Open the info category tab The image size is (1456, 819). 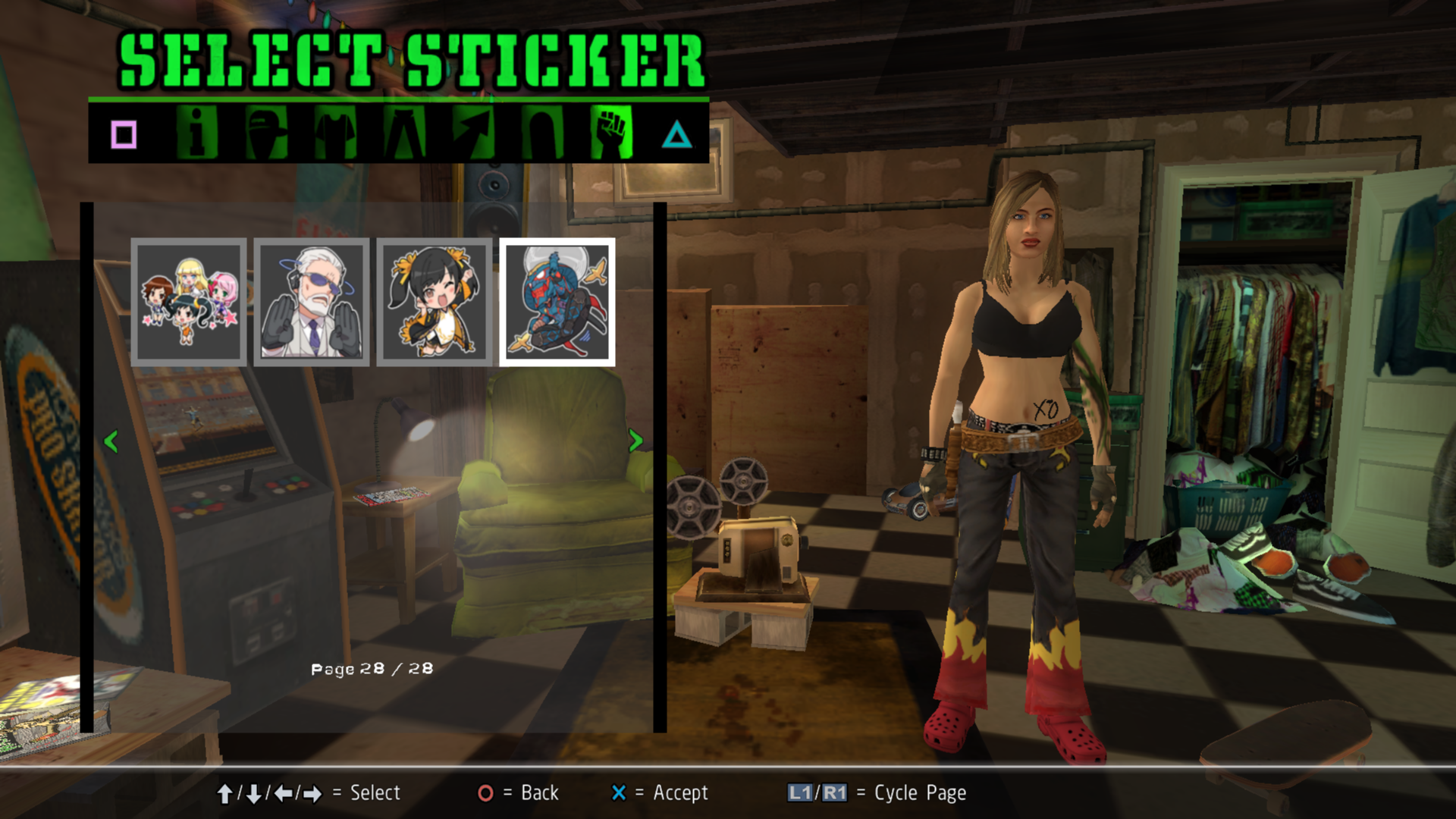click(197, 133)
